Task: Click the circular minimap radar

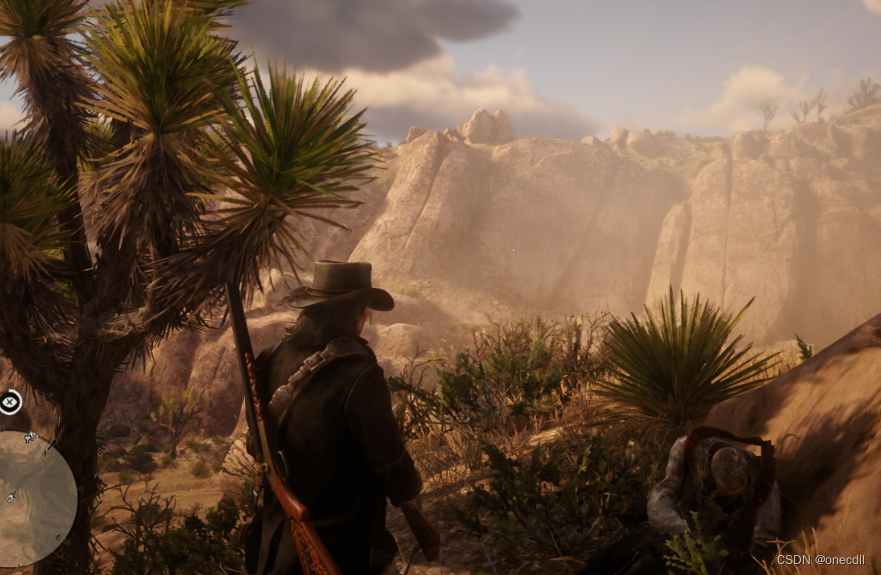Action: click(x=33, y=498)
